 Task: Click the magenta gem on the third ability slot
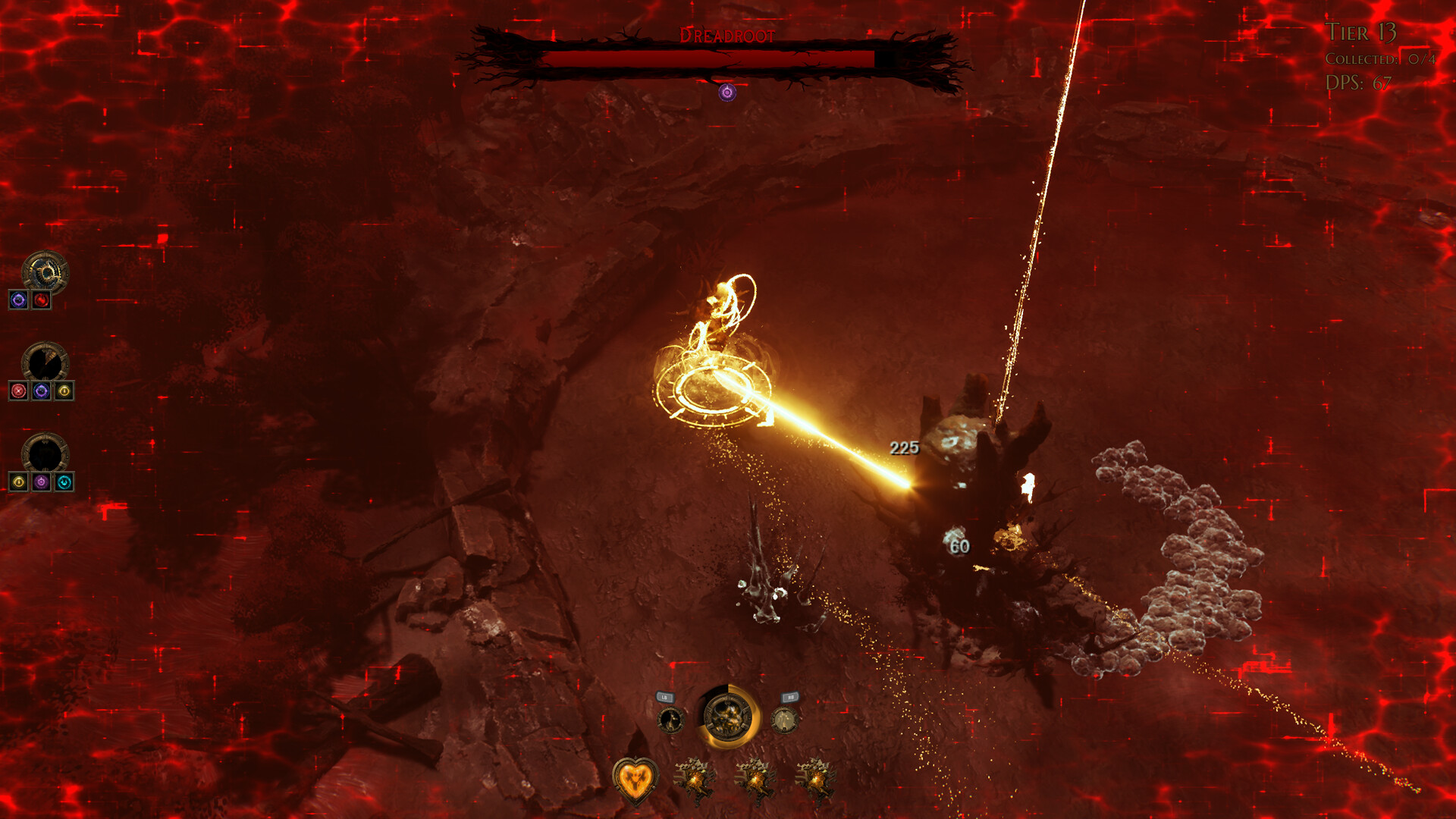(41, 480)
